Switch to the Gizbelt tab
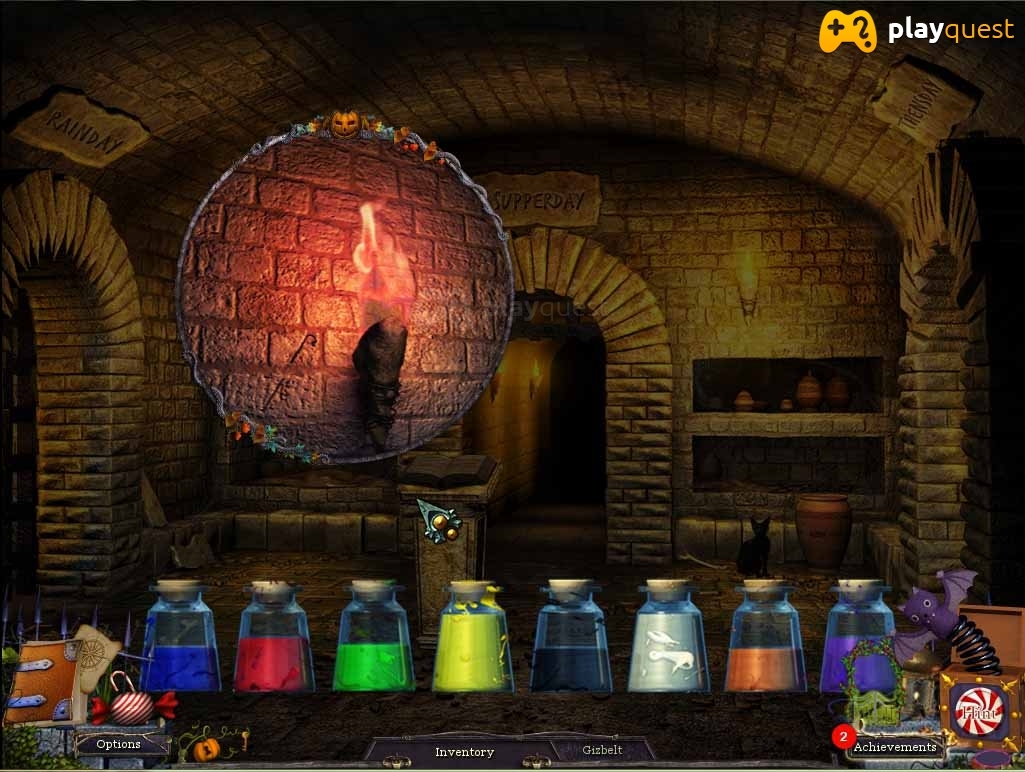The height and width of the screenshot is (772, 1025). [x=602, y=749]
